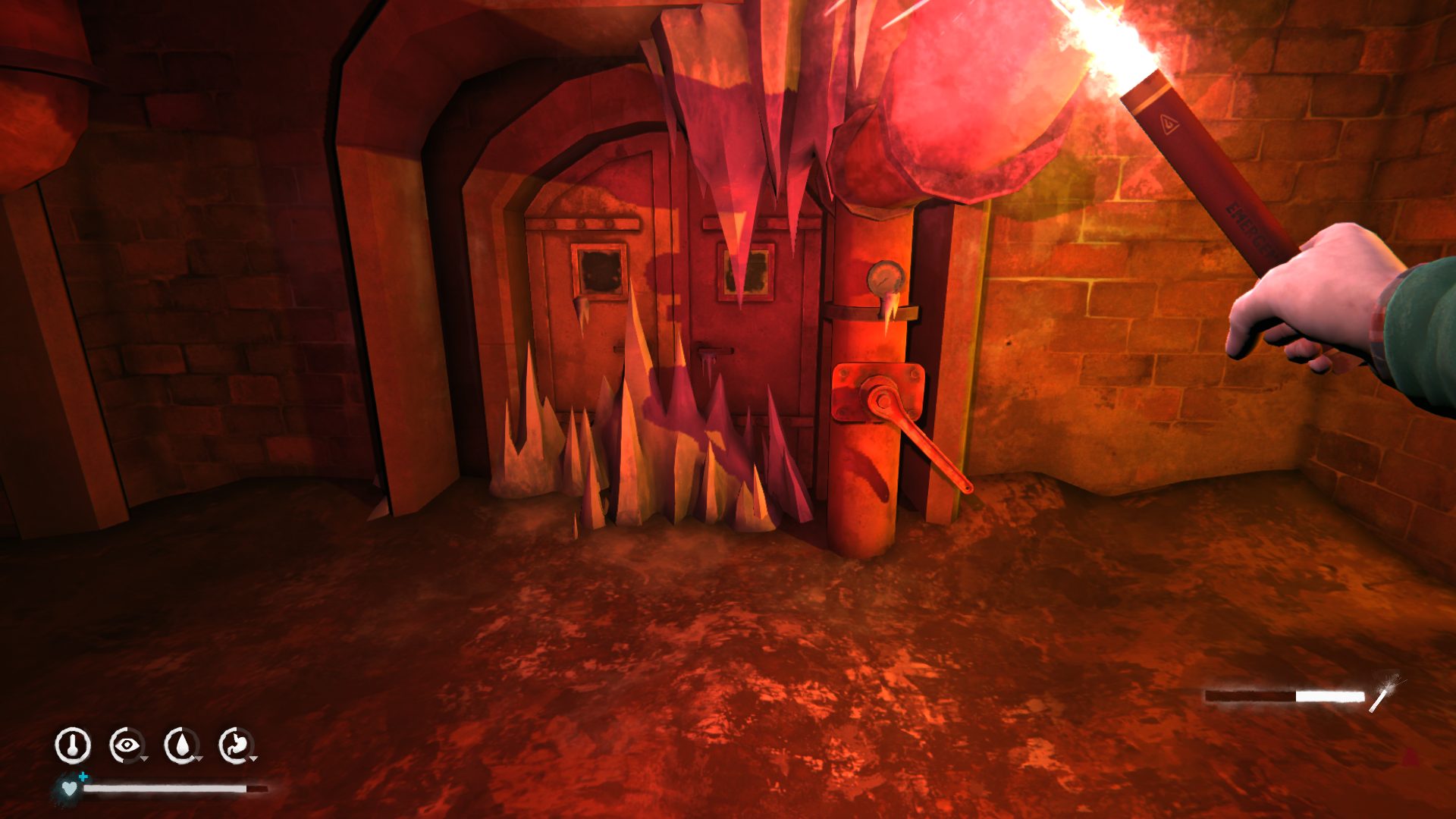This screenshot has height=819, width=1456.
Task: Click the flare icon beside the burn bar
Action: tap(1385, 693)
